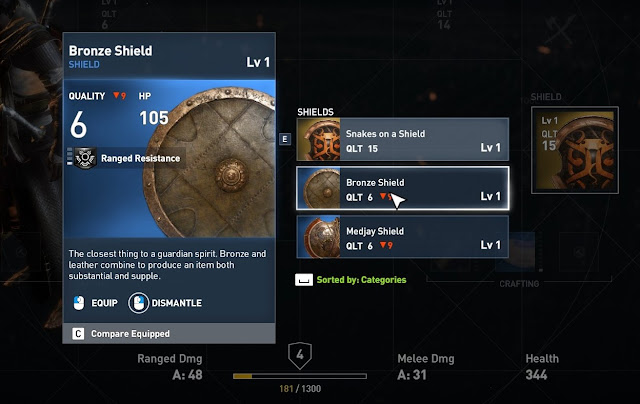Equip the Bronze Shield
The height and width of the screenshot is (404, 640).
(x=92, y=301)
